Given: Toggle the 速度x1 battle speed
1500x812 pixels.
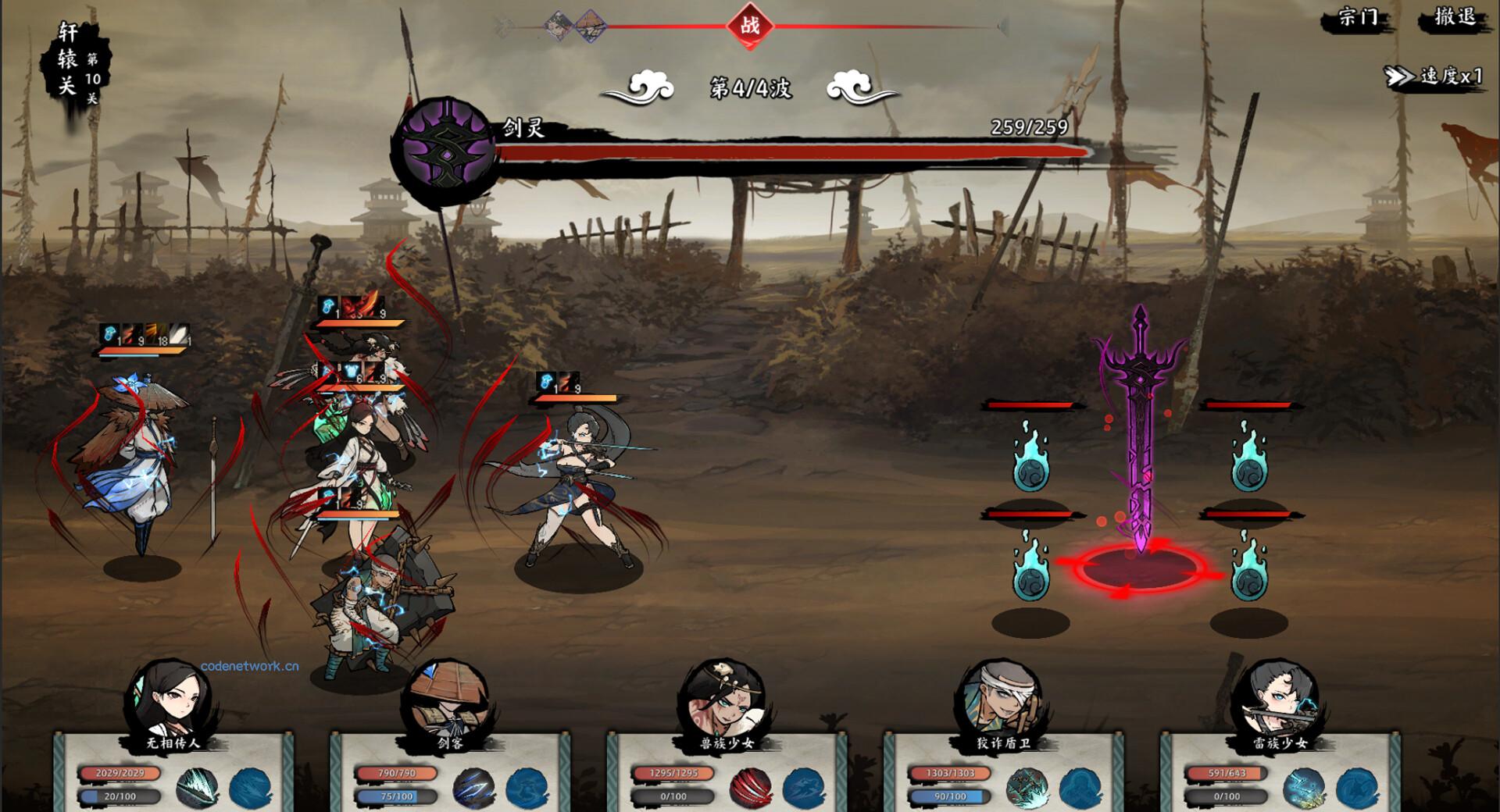Looking at the screenshot, I should click(x=1434, y=76).
